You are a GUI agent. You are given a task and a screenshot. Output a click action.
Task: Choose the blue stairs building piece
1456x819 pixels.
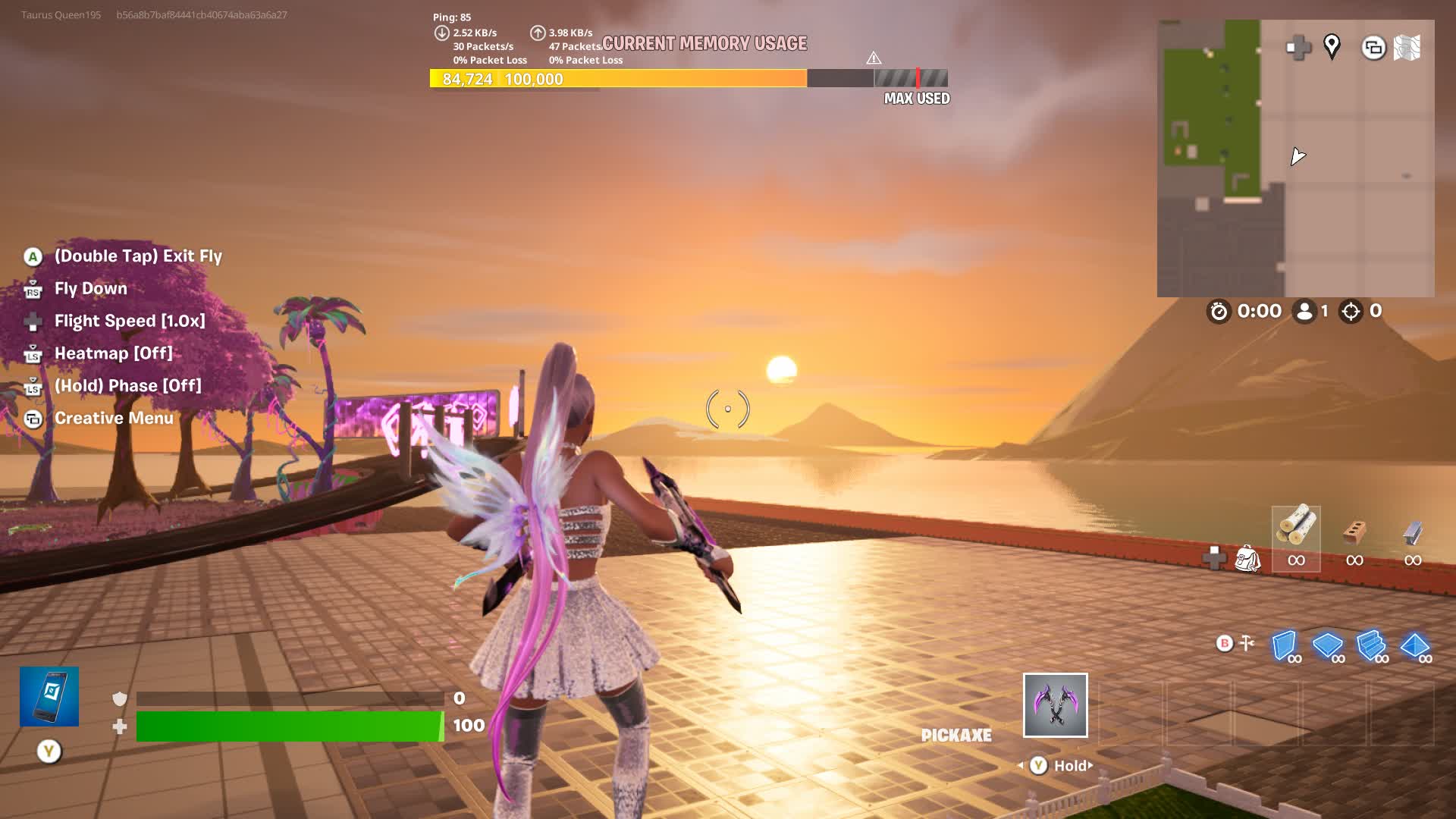coord(1371,647)
